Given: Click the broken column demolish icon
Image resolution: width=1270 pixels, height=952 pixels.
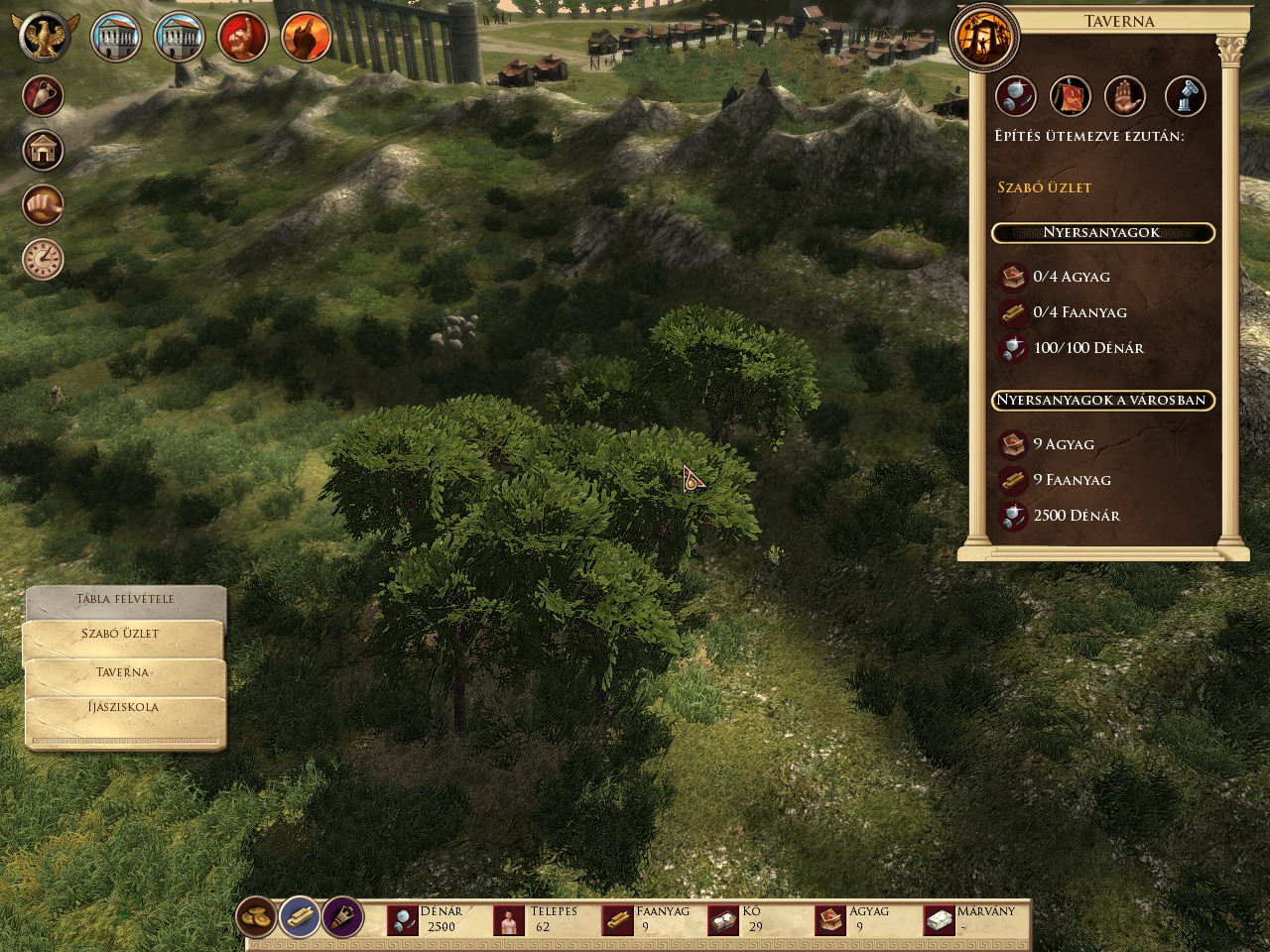Looking at the screenshot, I should coord(1185,96).
